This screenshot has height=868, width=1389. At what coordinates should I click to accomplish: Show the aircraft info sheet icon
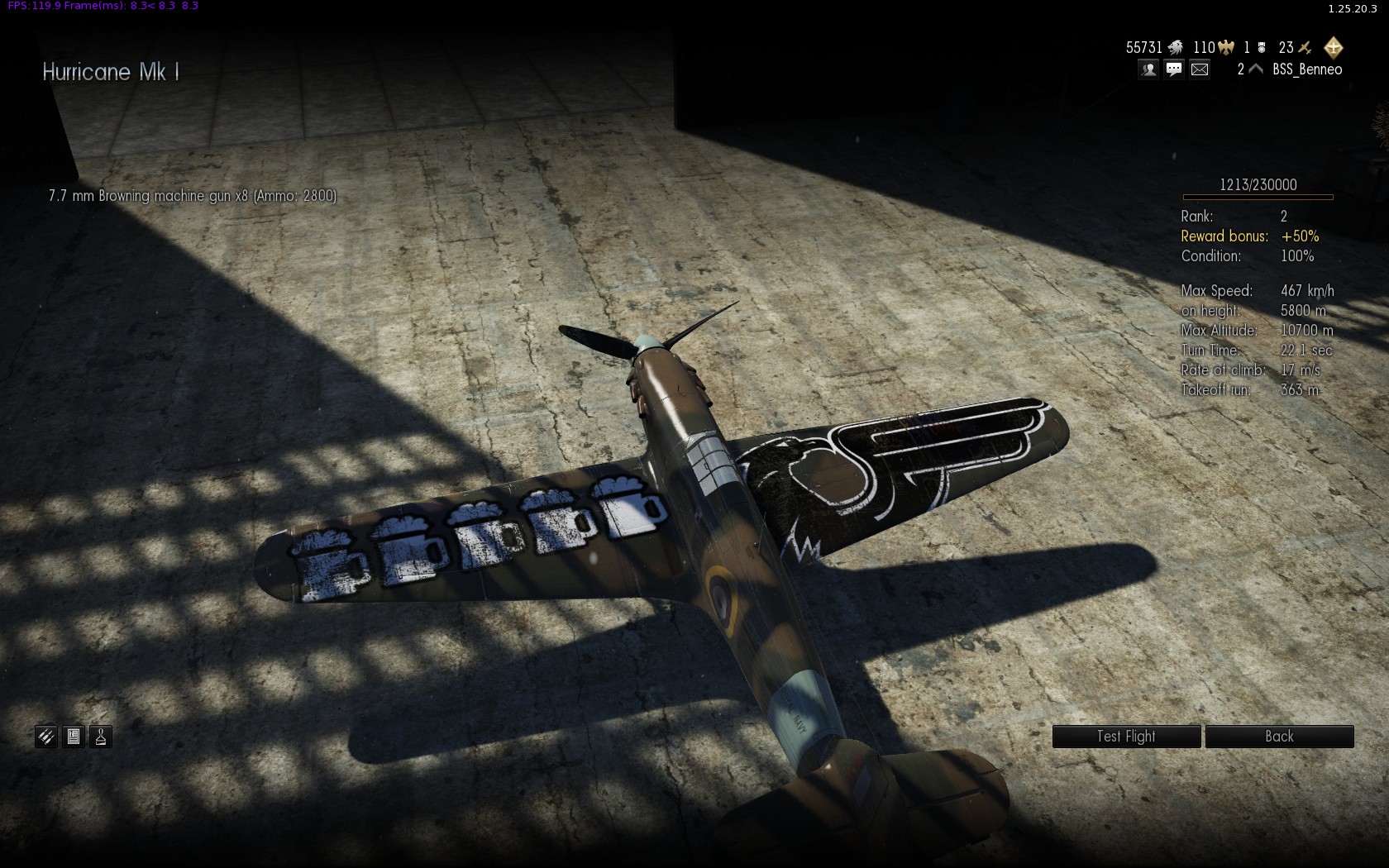point(74,737)
